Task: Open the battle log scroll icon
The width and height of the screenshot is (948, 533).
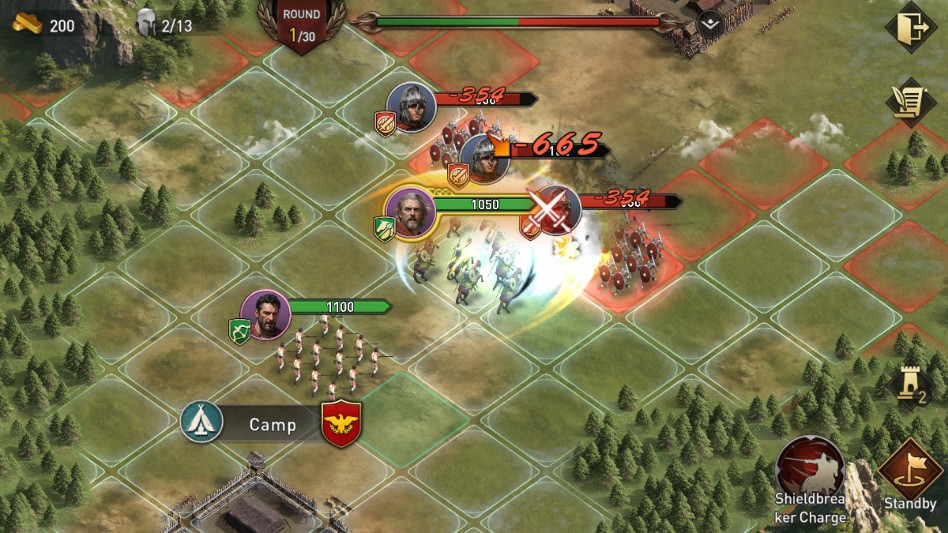Action: point(910,102)
